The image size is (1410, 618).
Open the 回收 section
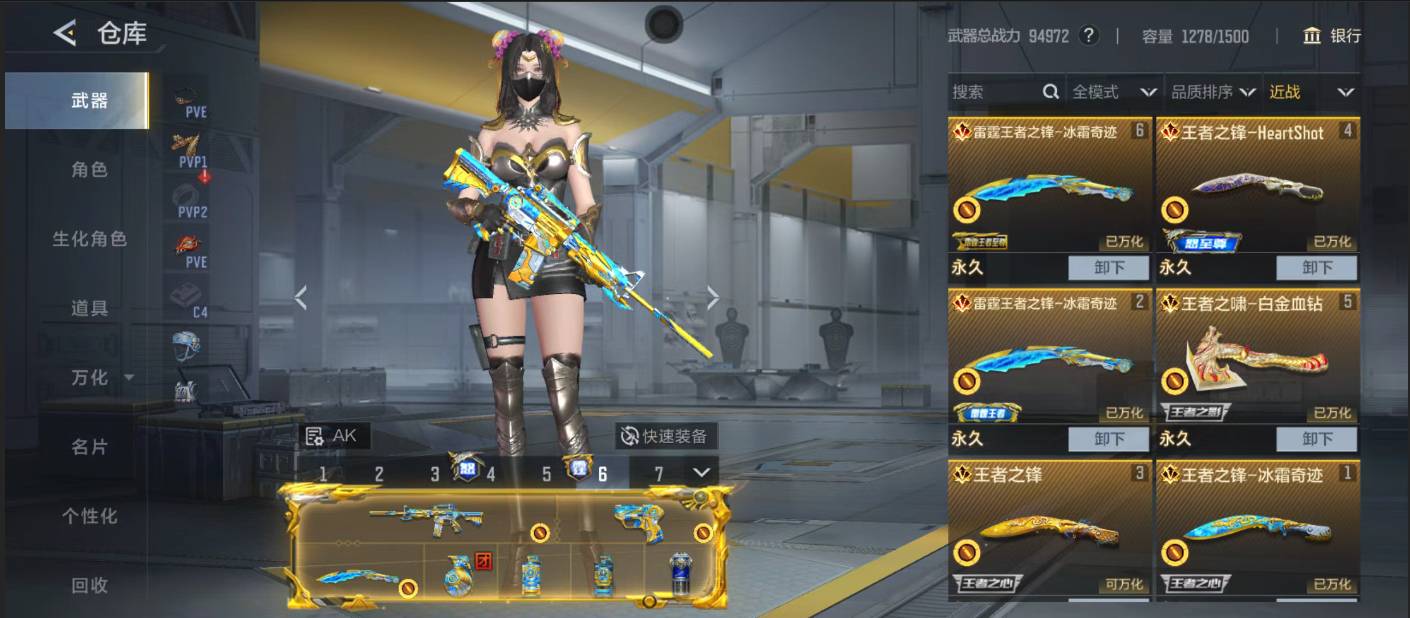pyautogui.click(x=89, y=585)
